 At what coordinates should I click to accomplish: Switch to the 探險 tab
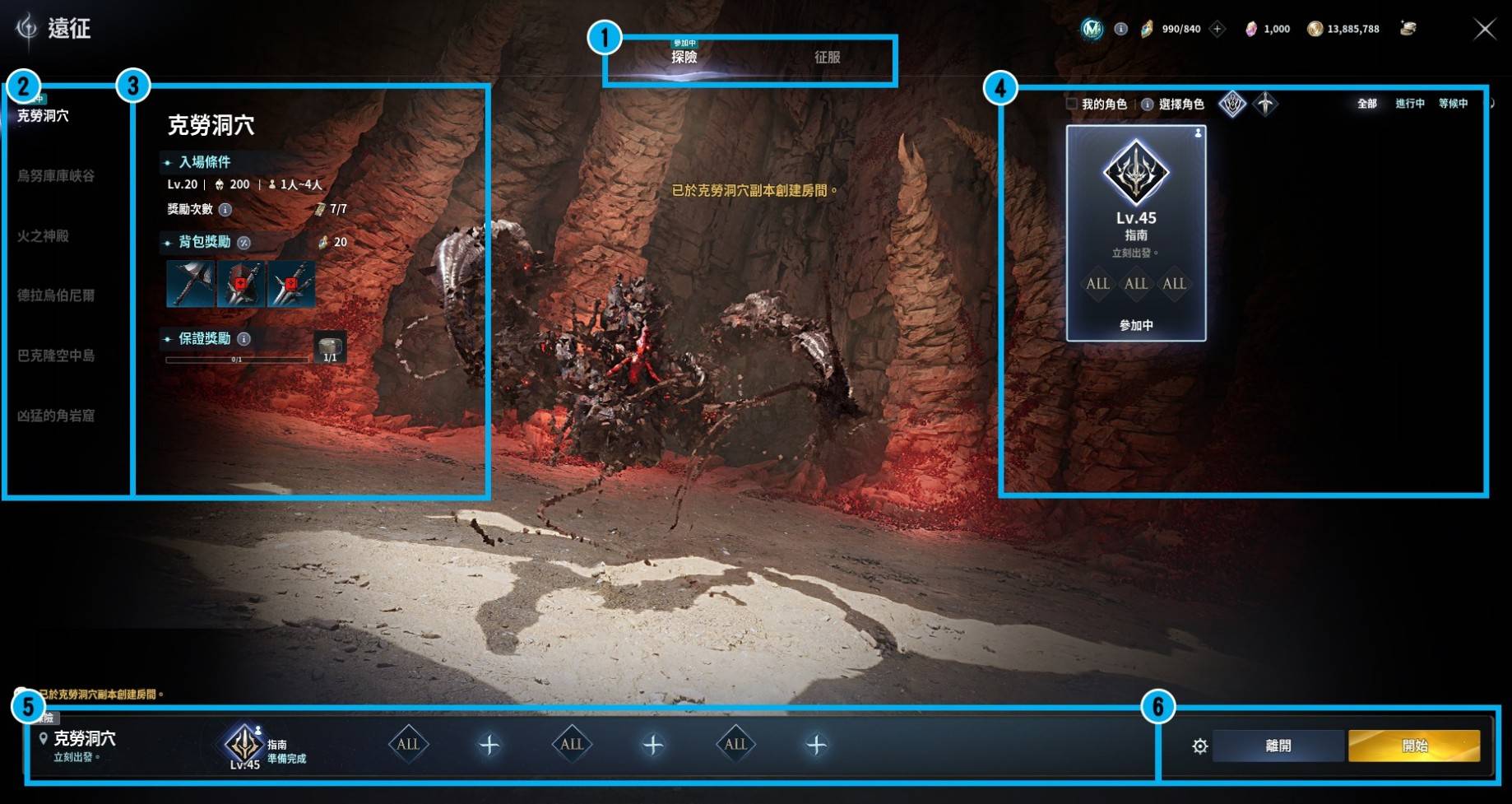coord(684,57)
